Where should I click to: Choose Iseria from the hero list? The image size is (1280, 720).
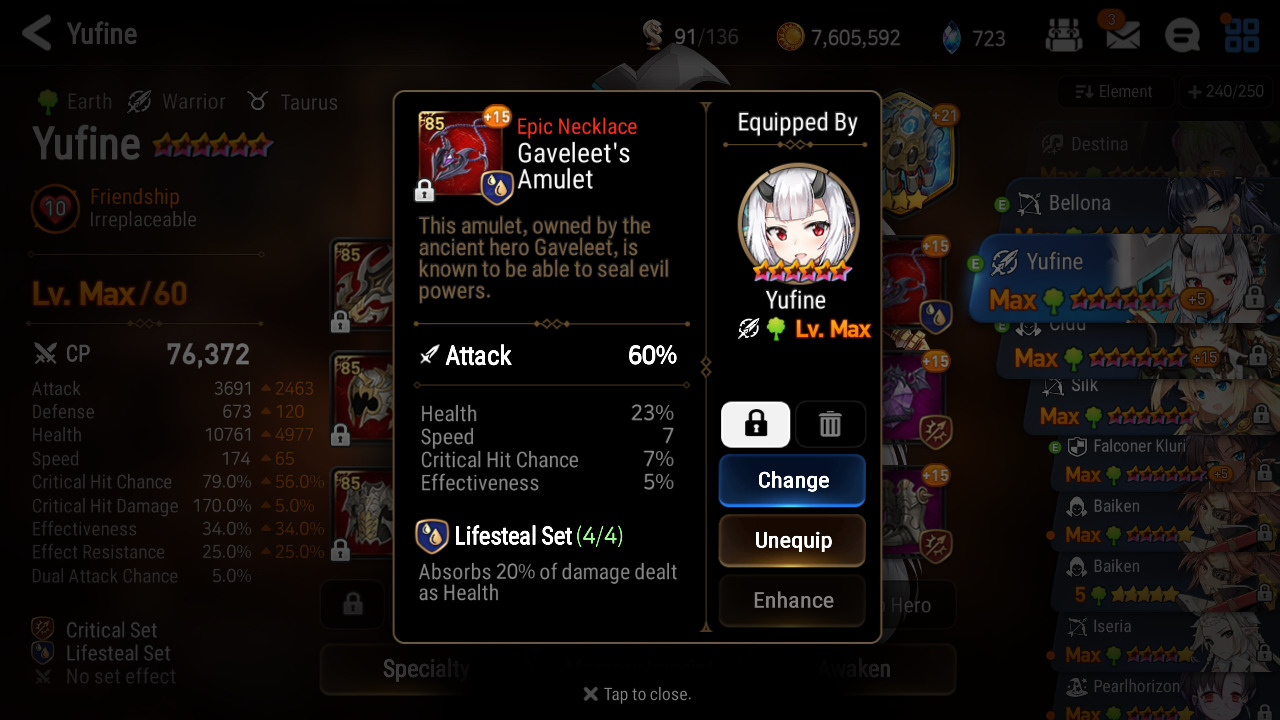1110,627
